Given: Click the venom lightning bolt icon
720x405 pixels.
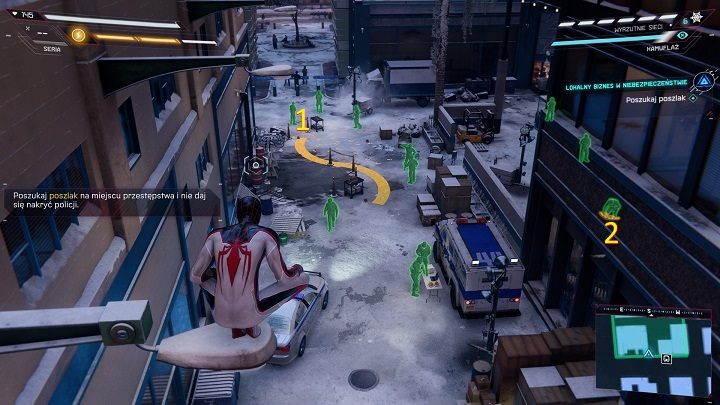Looking at the screenshot, I should (x=78, y=35).
